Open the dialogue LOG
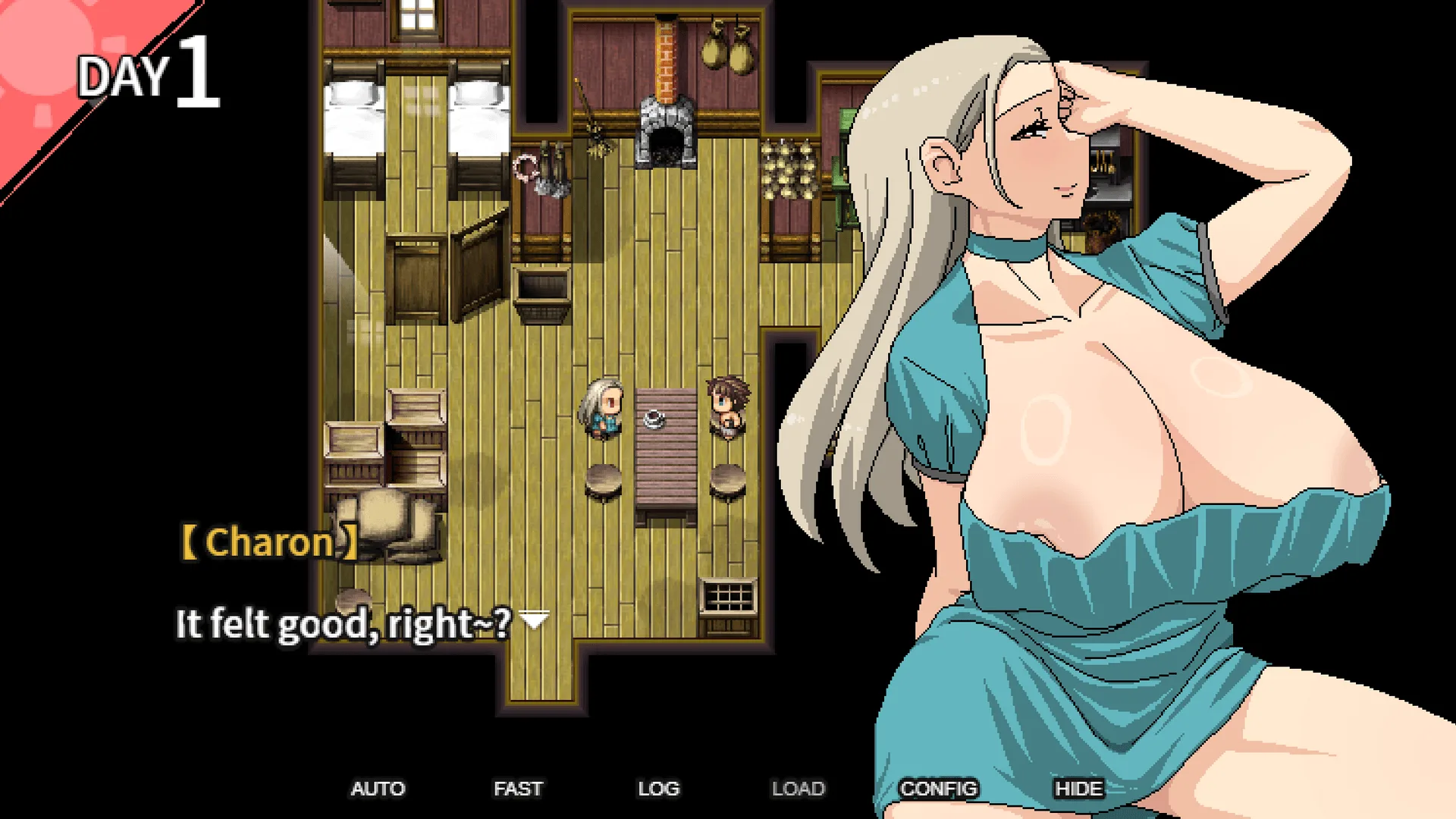The image size is (1456, 819). (658, 789)
